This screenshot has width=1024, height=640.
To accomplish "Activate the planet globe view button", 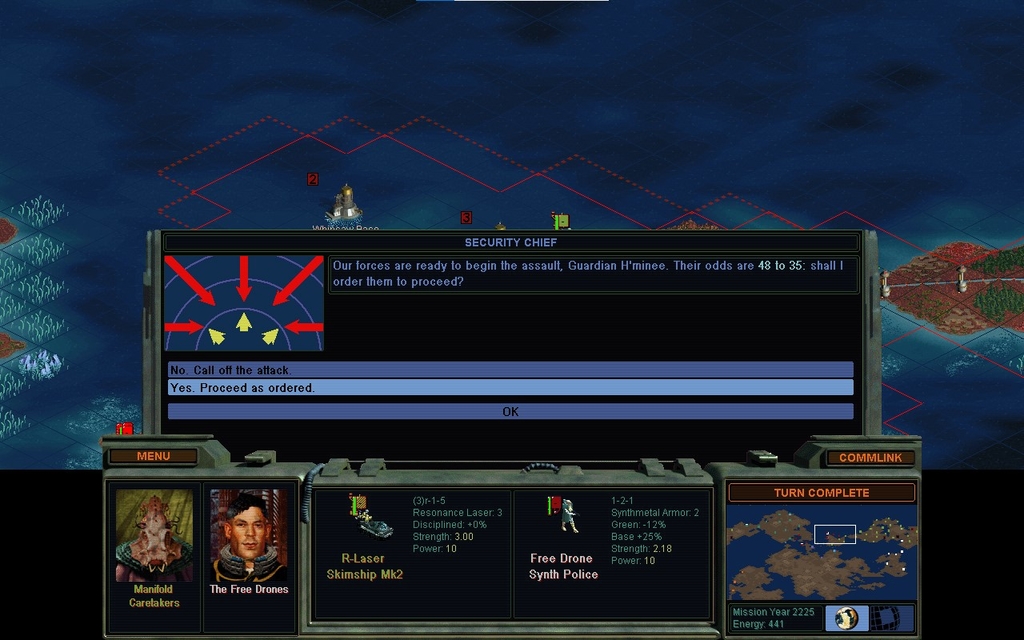I will pyautogui.click(x=846, y=618).
